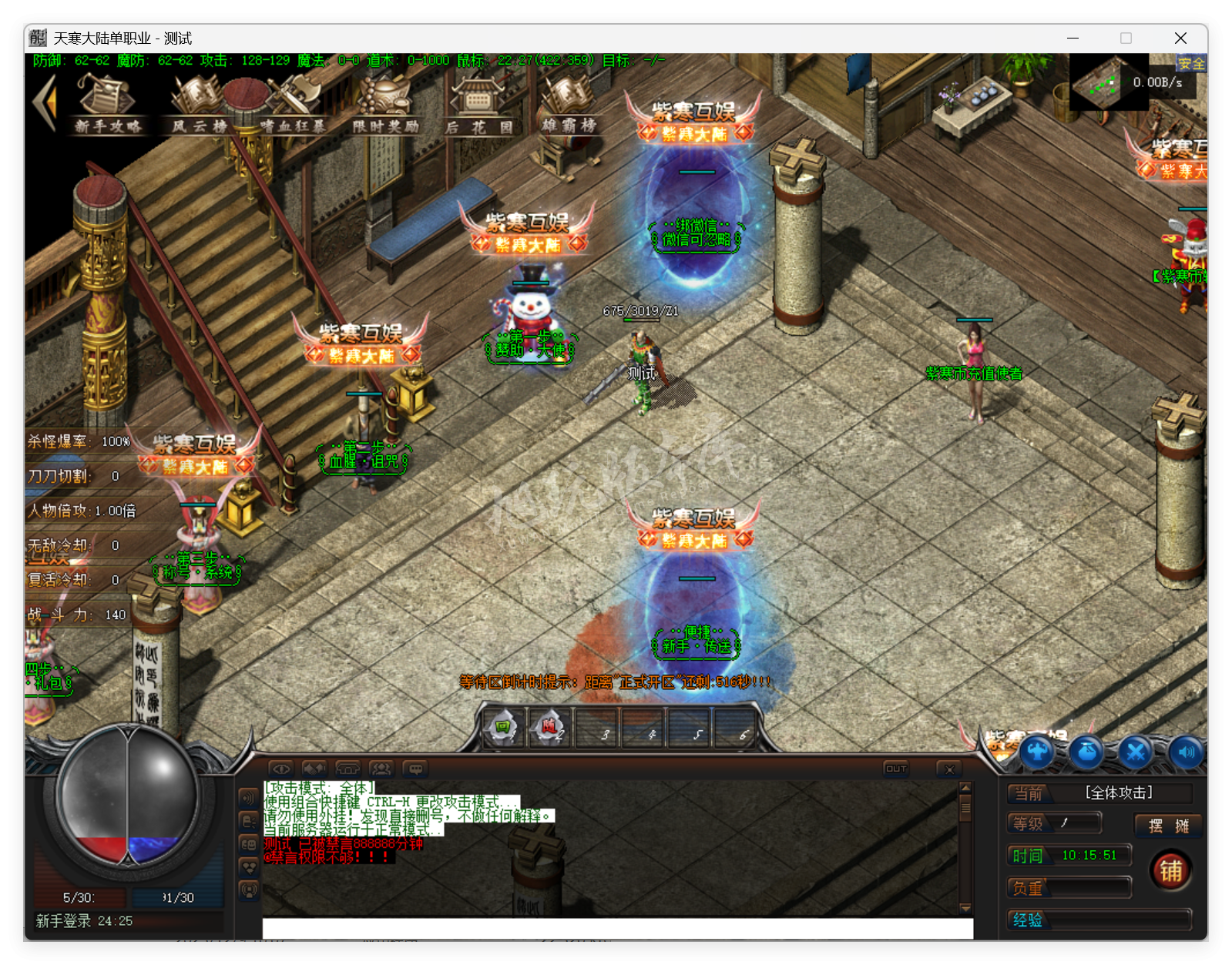
Task: Click the chat panel OUT button
Action: 896,769
